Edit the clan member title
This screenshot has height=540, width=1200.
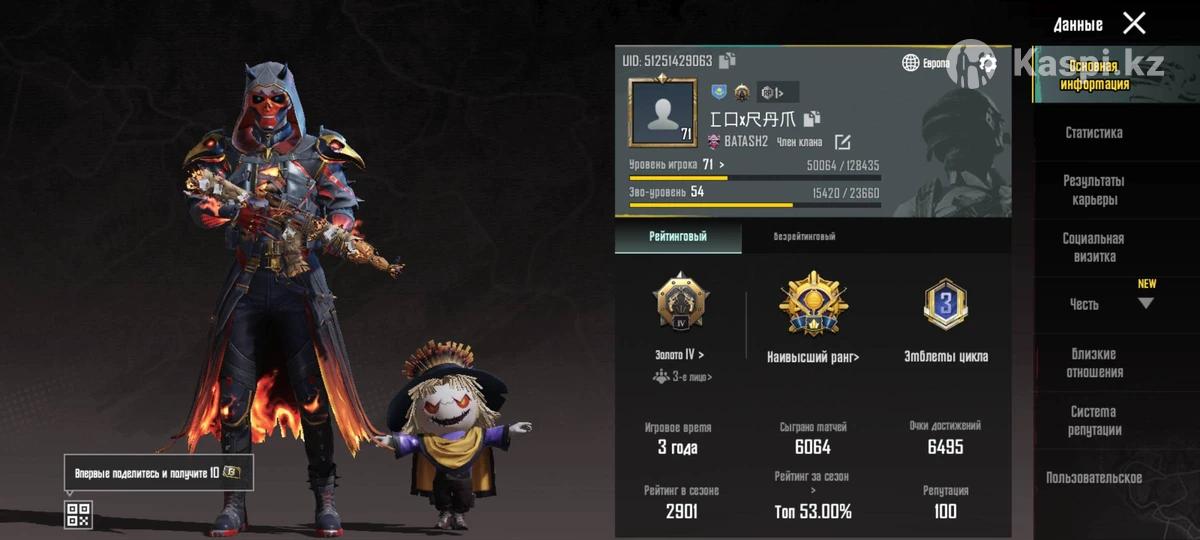point(842,142)
